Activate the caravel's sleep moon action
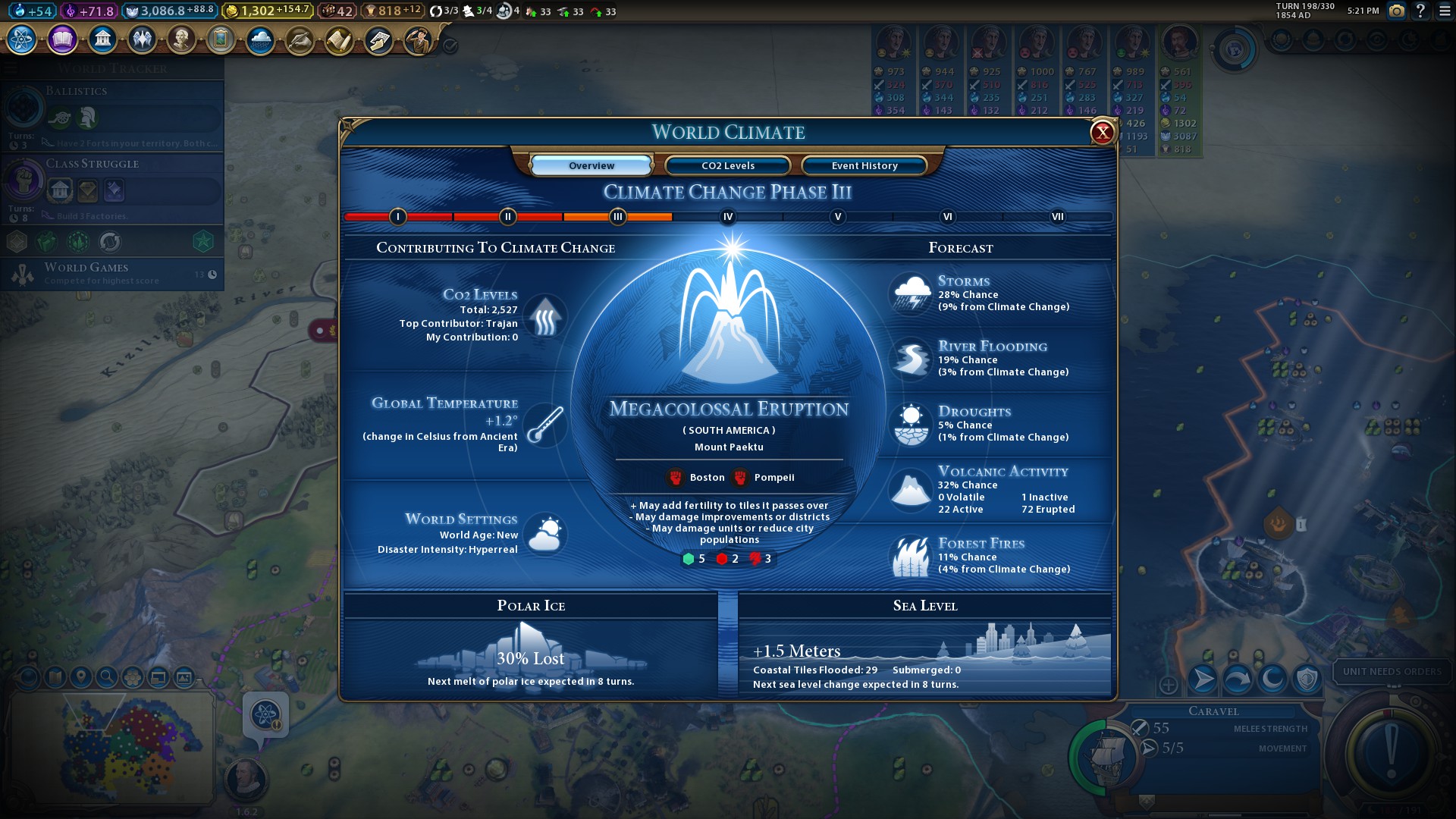Image resolution: width=1456 pixels, height=819 pixels. pos(1272,679)
